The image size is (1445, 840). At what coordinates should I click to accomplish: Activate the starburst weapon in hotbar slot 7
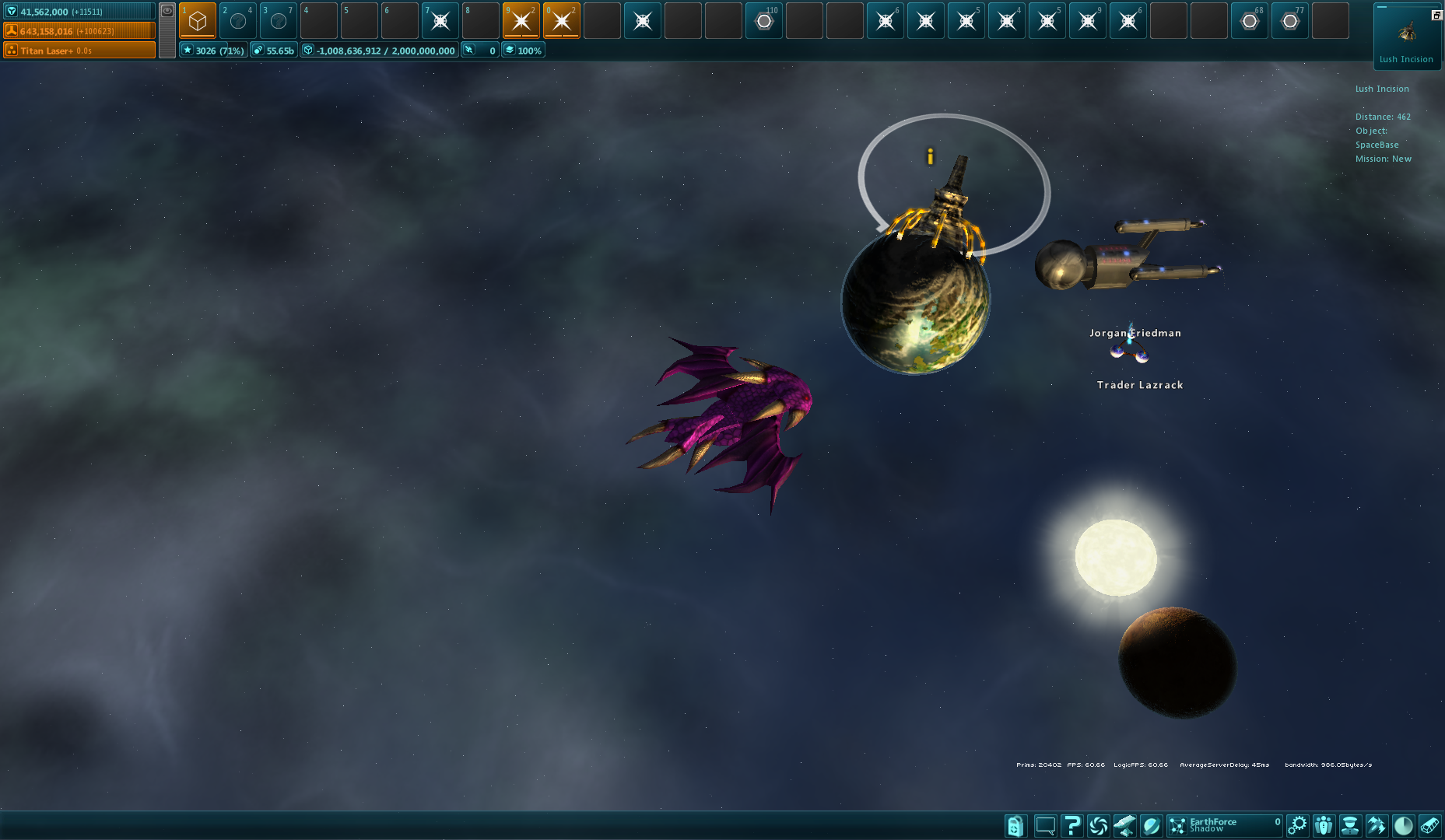pos(440,21)
